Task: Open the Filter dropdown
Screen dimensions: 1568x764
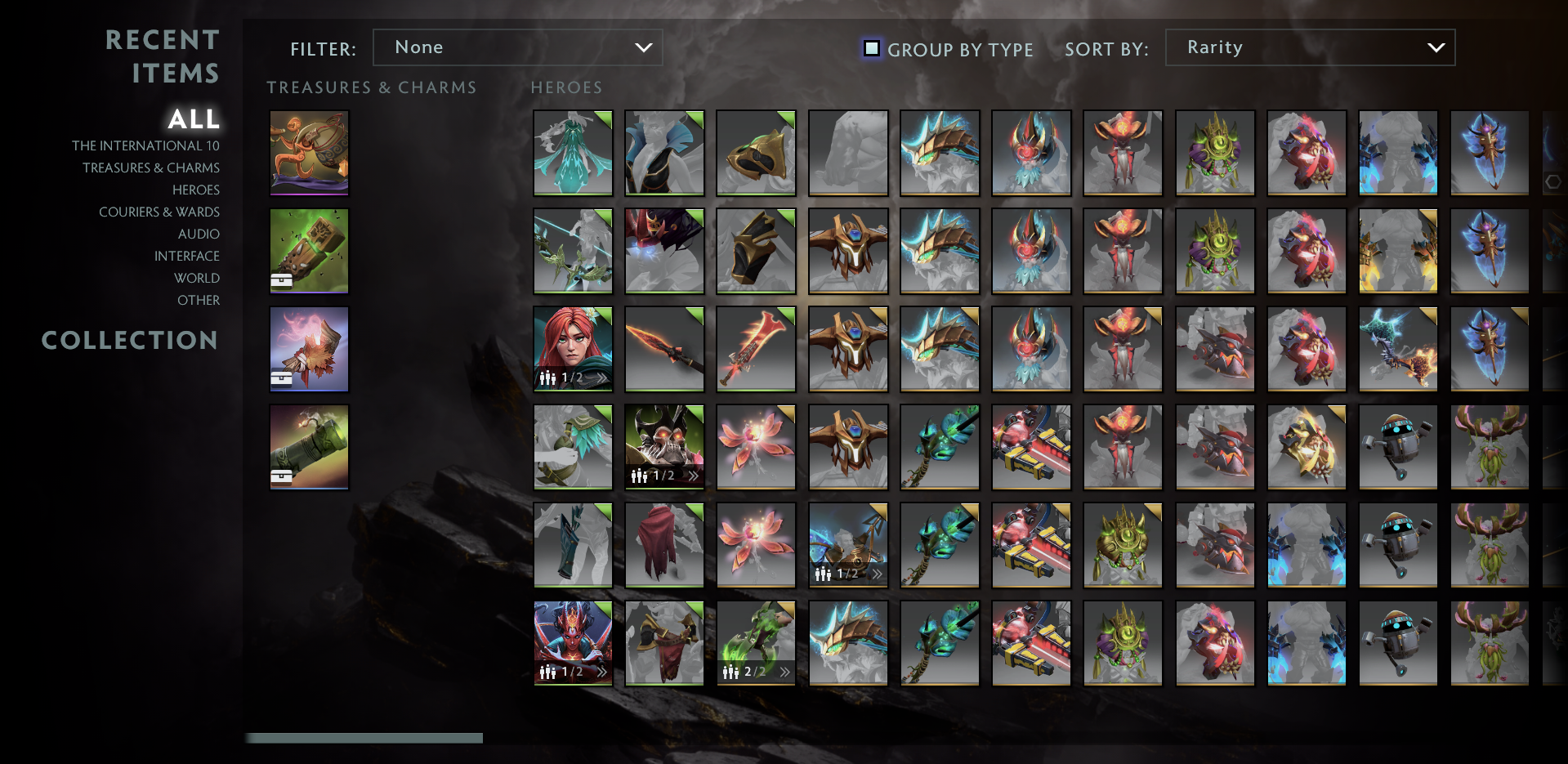Action: tap(517, 47)
